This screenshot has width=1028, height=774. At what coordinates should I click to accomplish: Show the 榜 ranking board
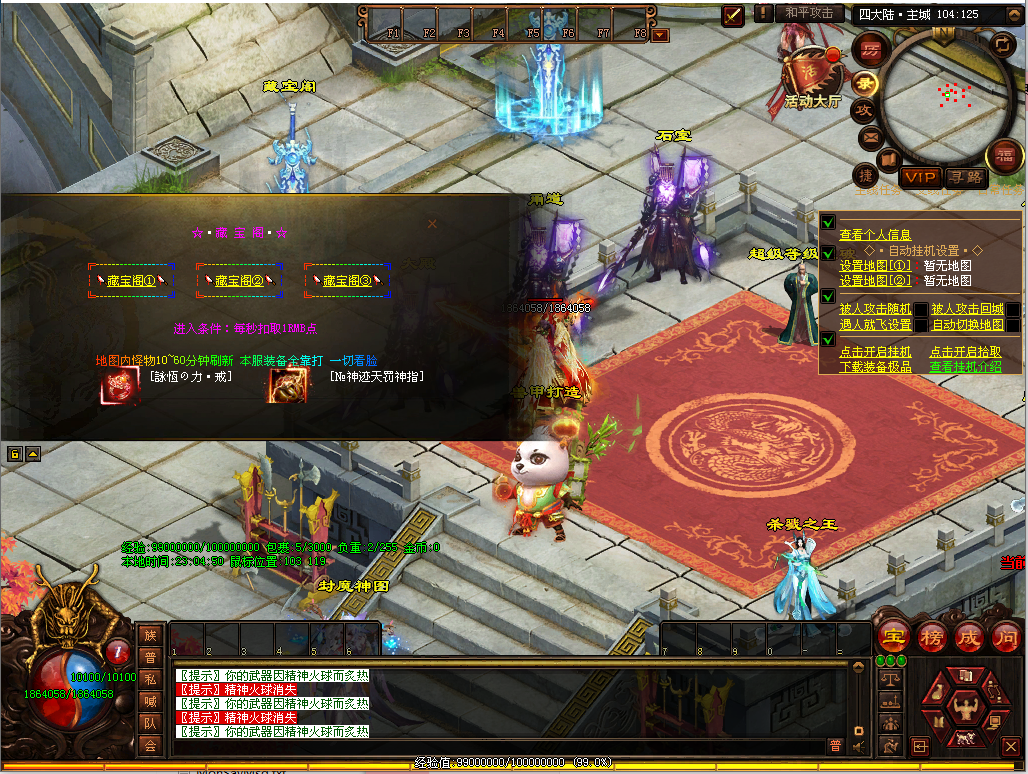click(x=931, y=636)
